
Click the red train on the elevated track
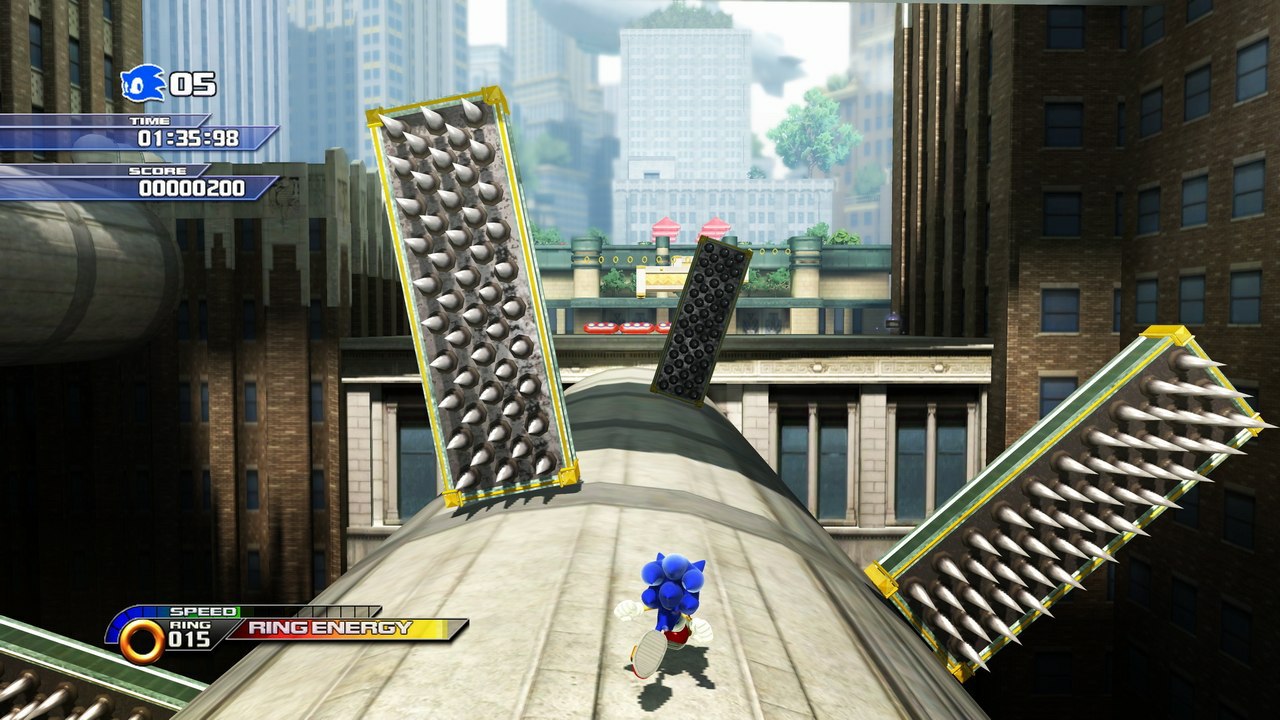click(618, 326)
